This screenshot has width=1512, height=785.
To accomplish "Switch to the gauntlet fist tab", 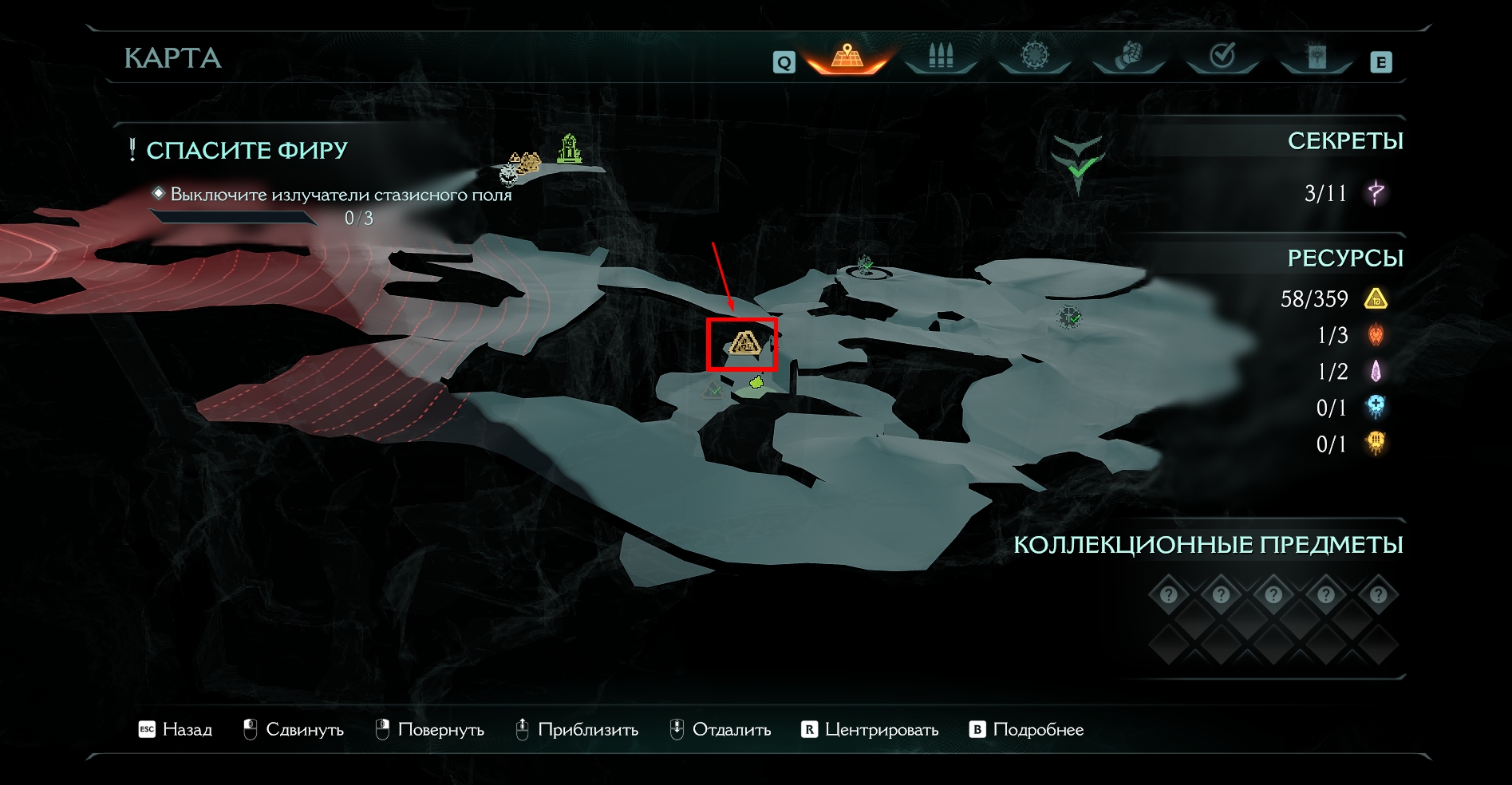I will (1128, 57).
